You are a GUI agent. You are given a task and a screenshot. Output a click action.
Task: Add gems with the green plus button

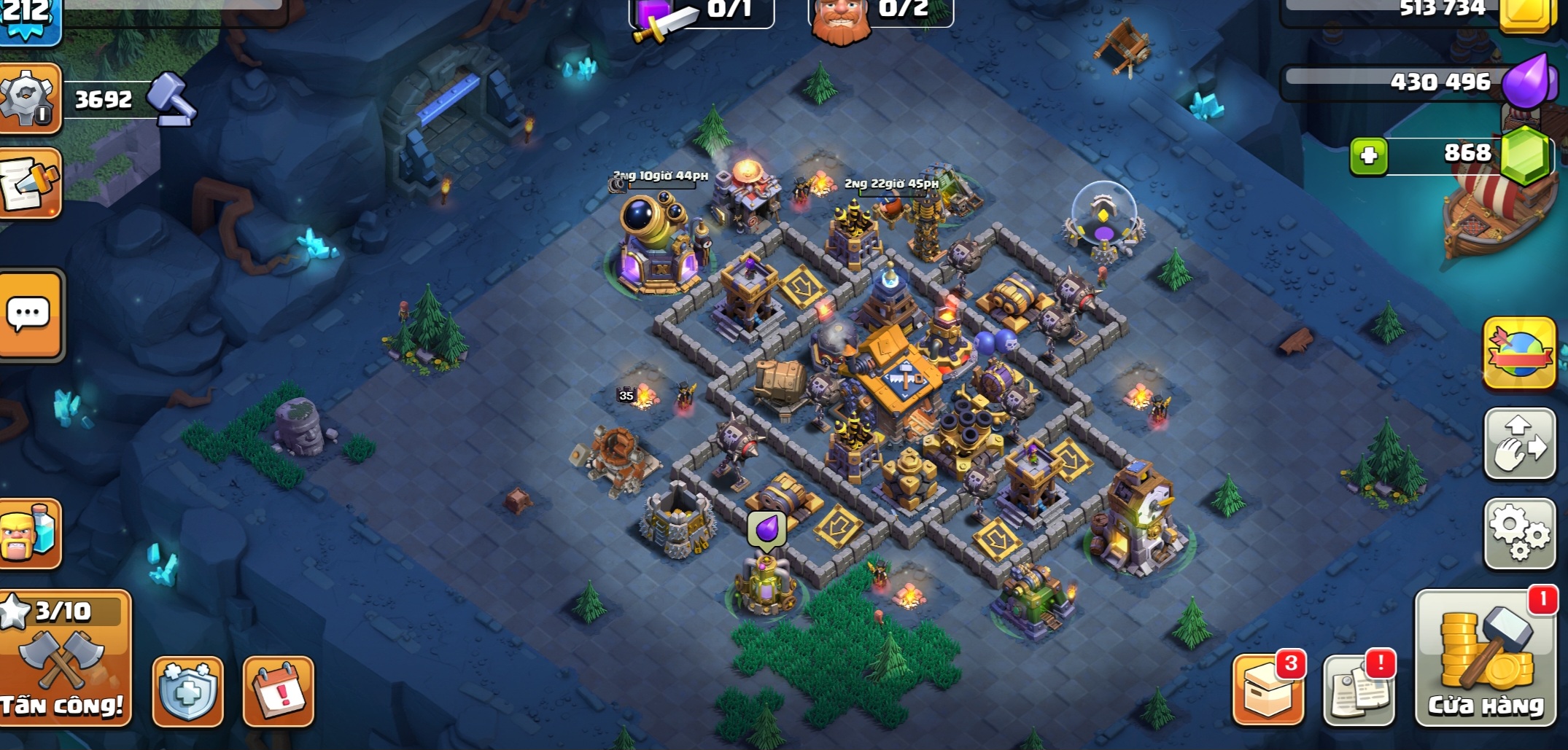click(x=1368, y=156)
